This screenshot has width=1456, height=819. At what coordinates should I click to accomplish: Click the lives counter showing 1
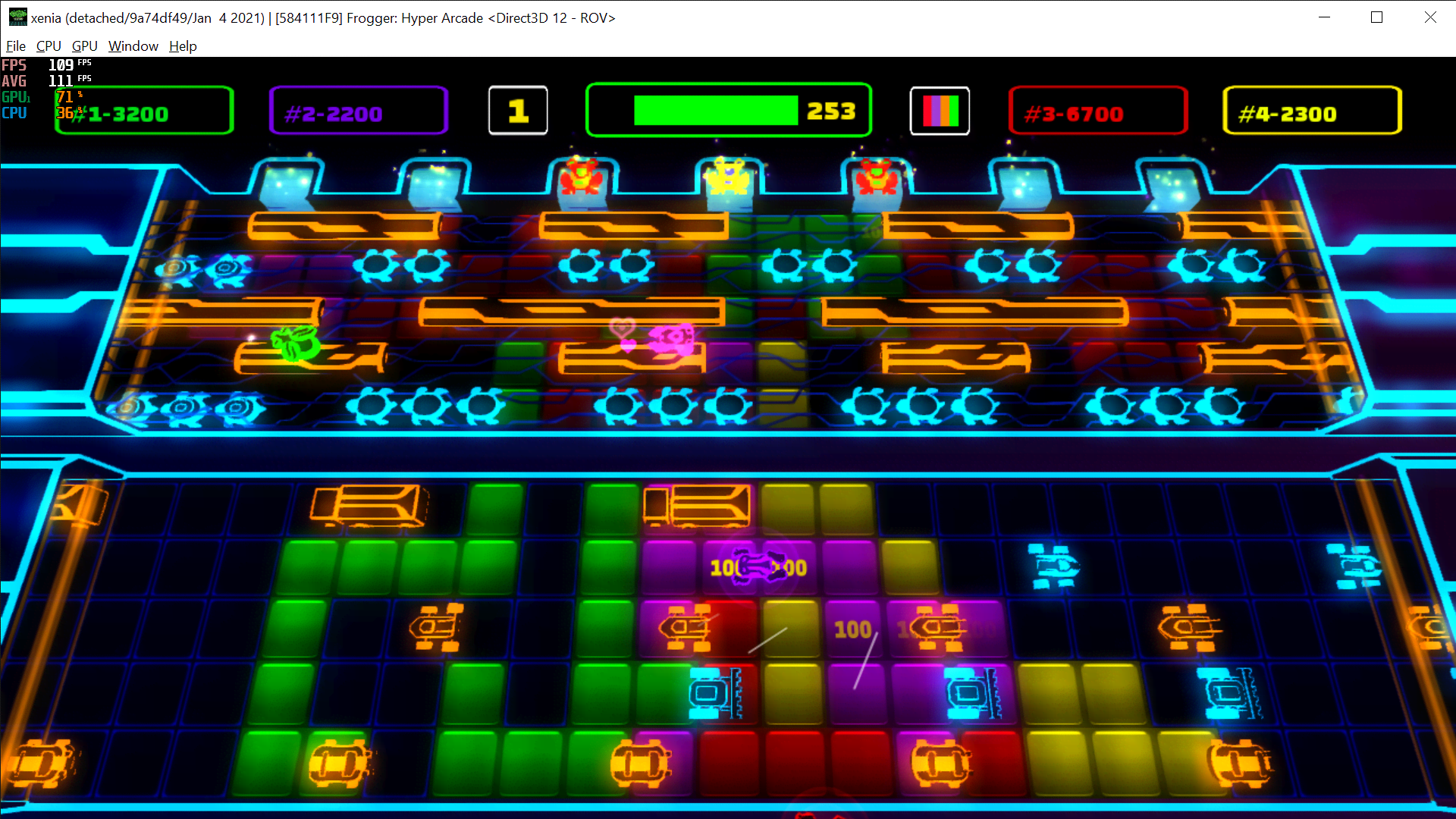[518, 111]
